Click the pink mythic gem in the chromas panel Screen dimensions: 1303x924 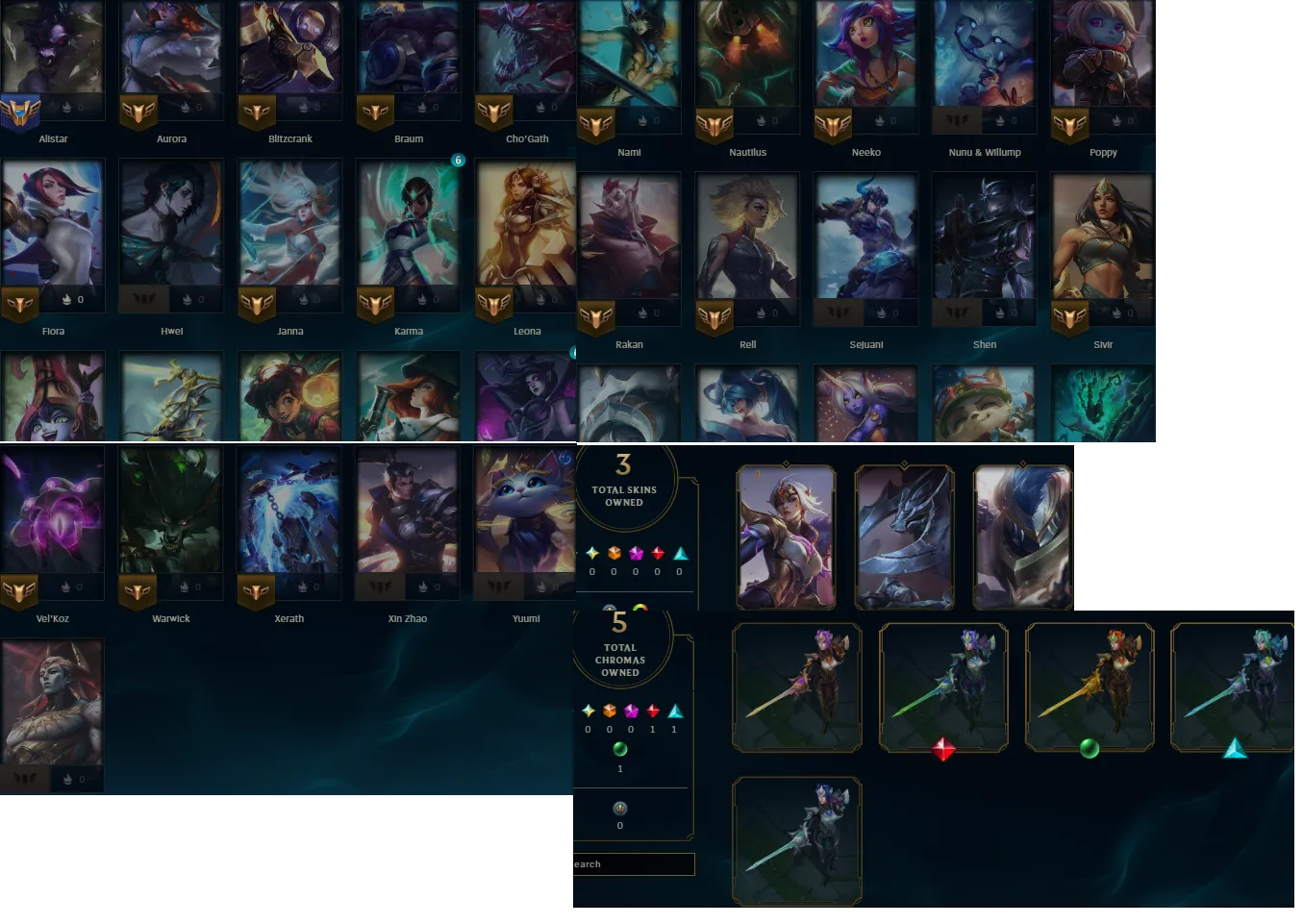(x=631, y=712)
